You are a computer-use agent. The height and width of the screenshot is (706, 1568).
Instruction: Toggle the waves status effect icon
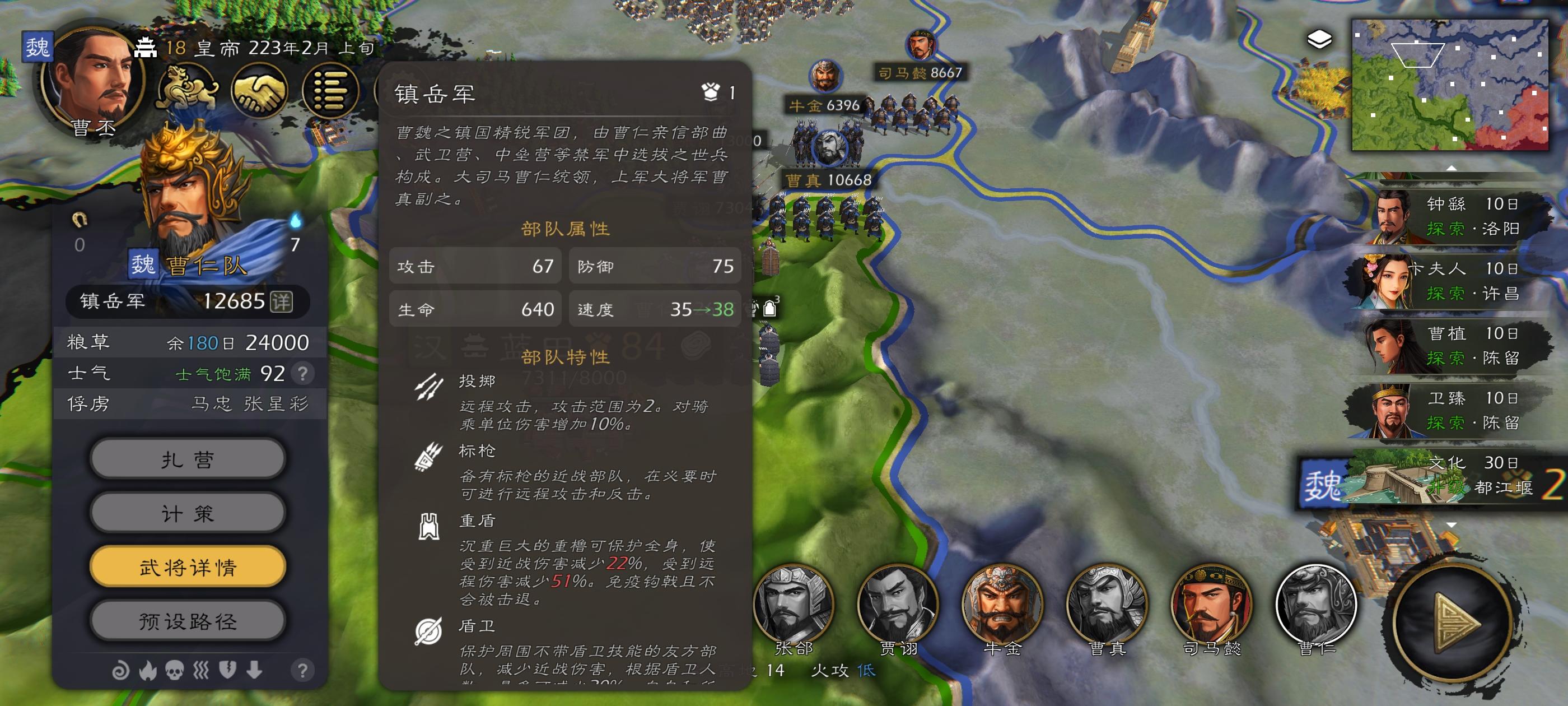(x=202, y=671)
